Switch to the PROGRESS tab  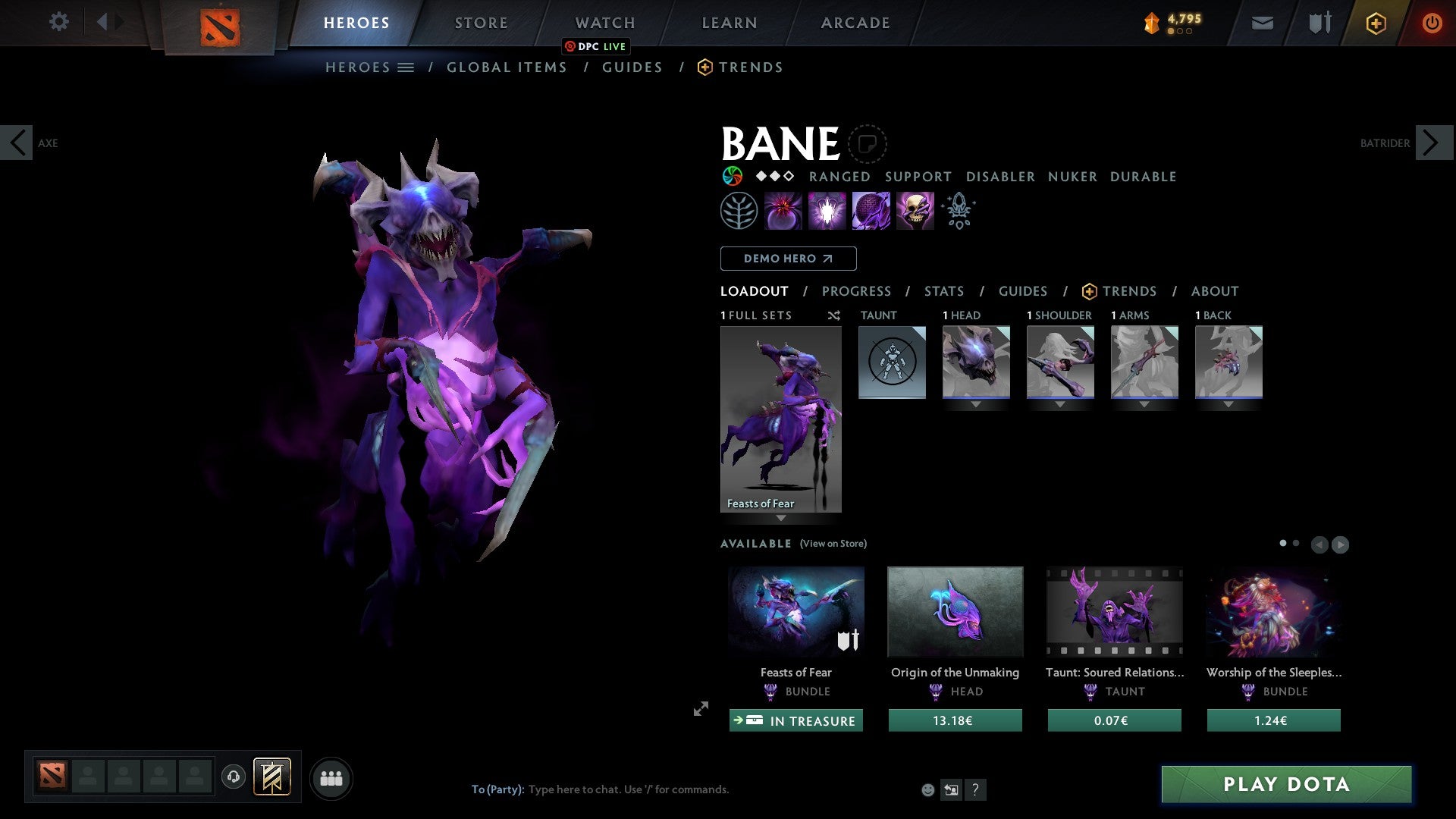(x=857, y=291)
